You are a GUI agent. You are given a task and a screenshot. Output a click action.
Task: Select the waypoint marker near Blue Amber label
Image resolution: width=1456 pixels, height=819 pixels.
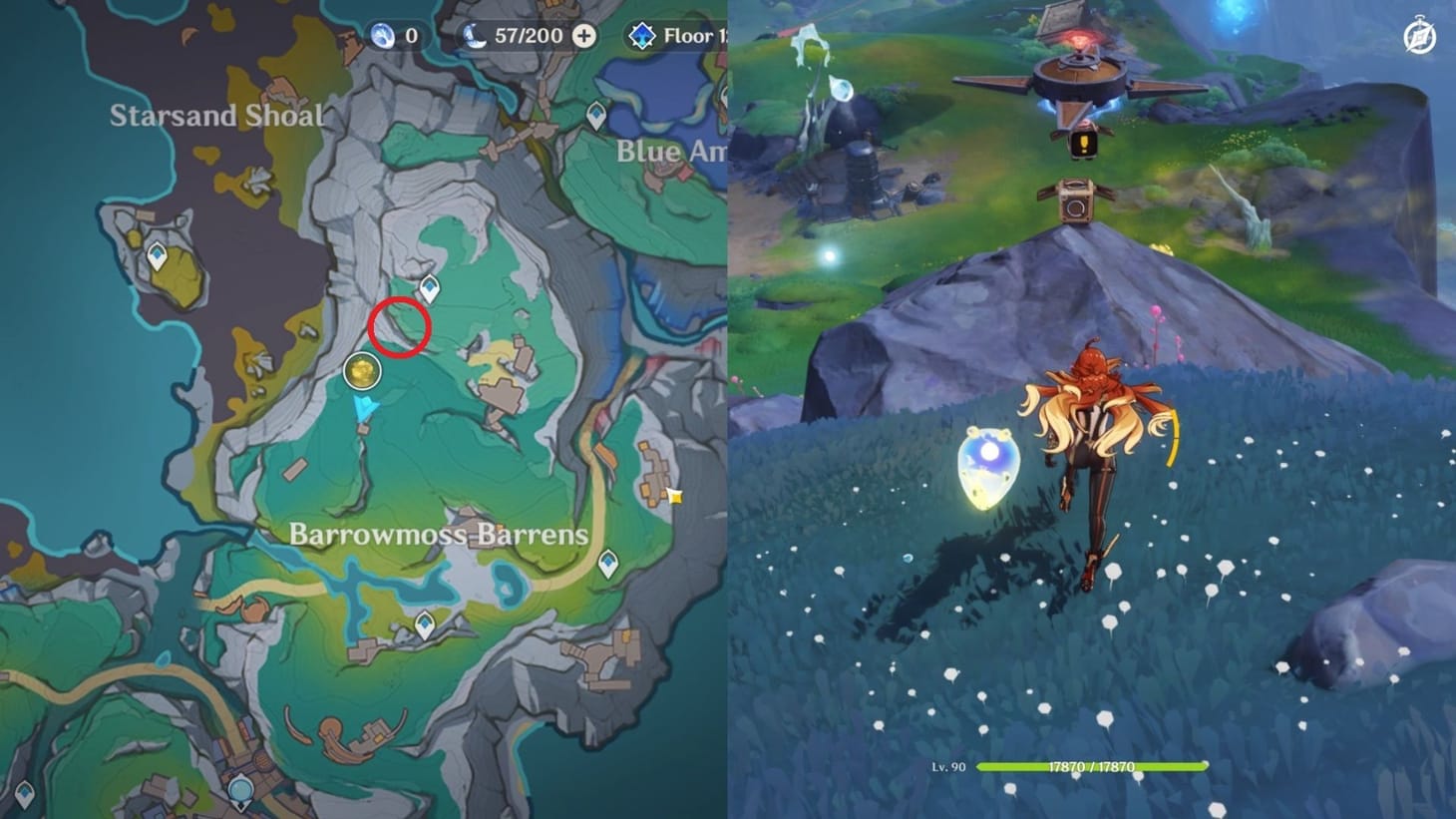tap(597, 113)
